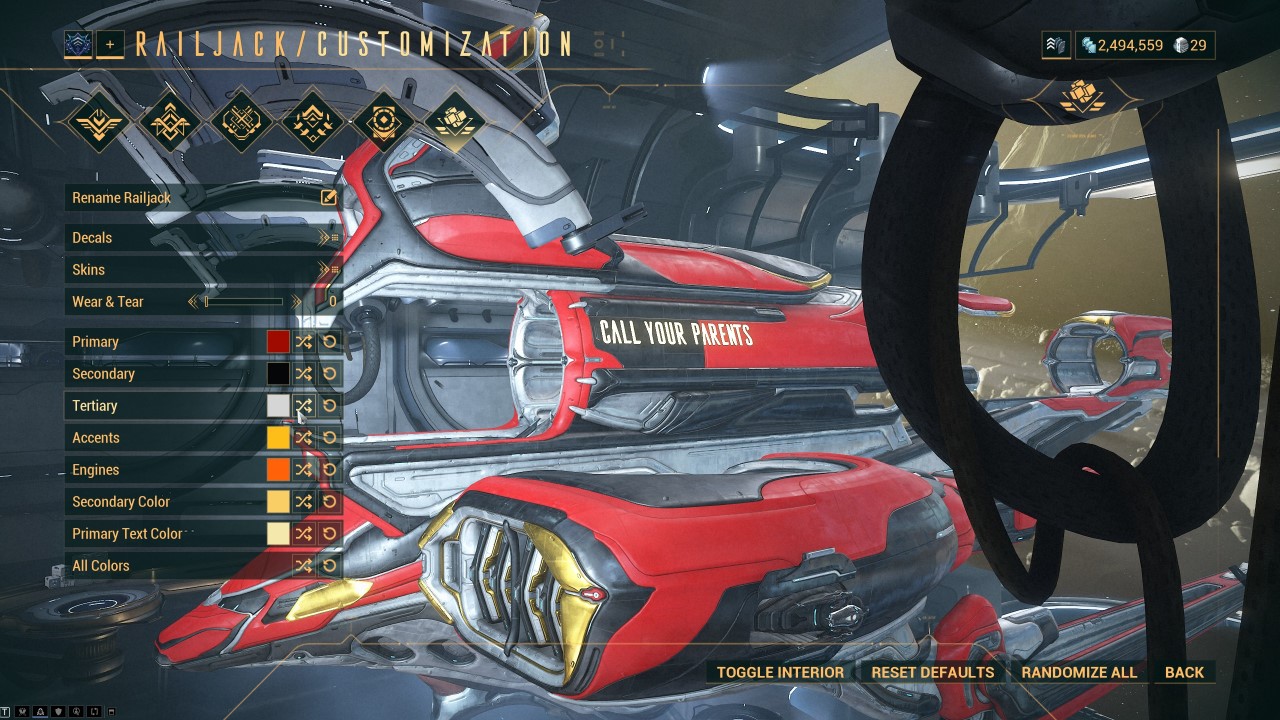Click the shuffle icon next to Secondary

[303, 373]
